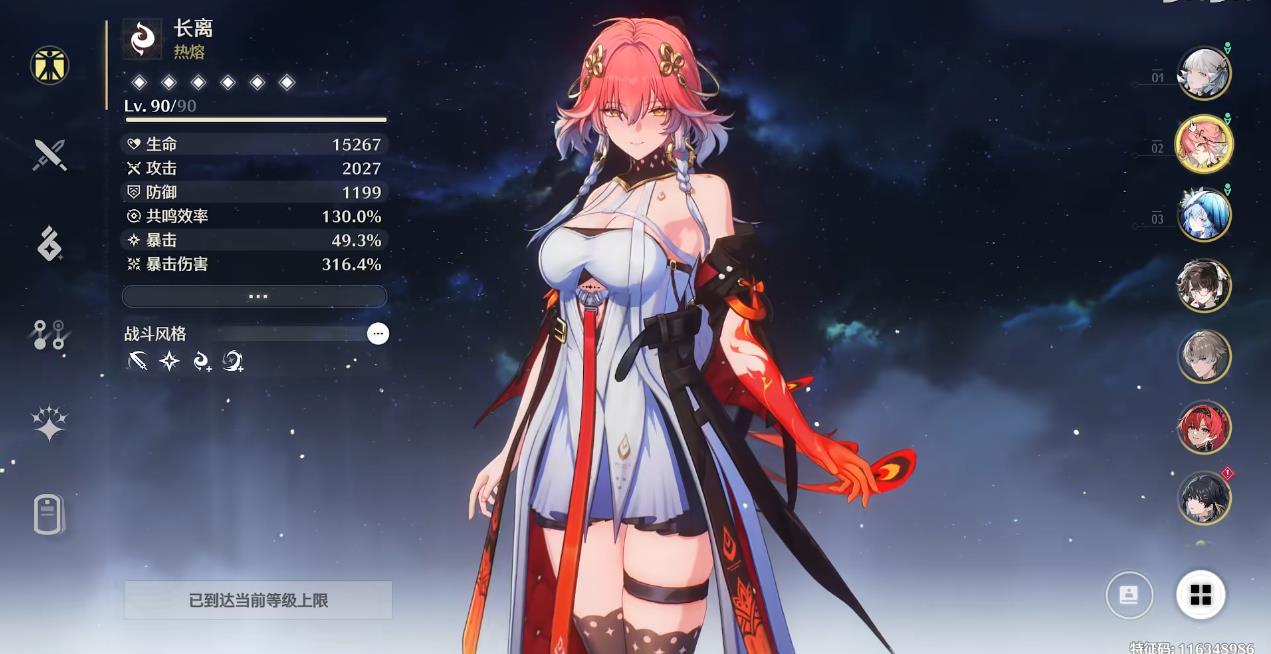Click the round profile card button
The width and height of the screenshot is (1271, 654).
click(x=1129, y=596)
